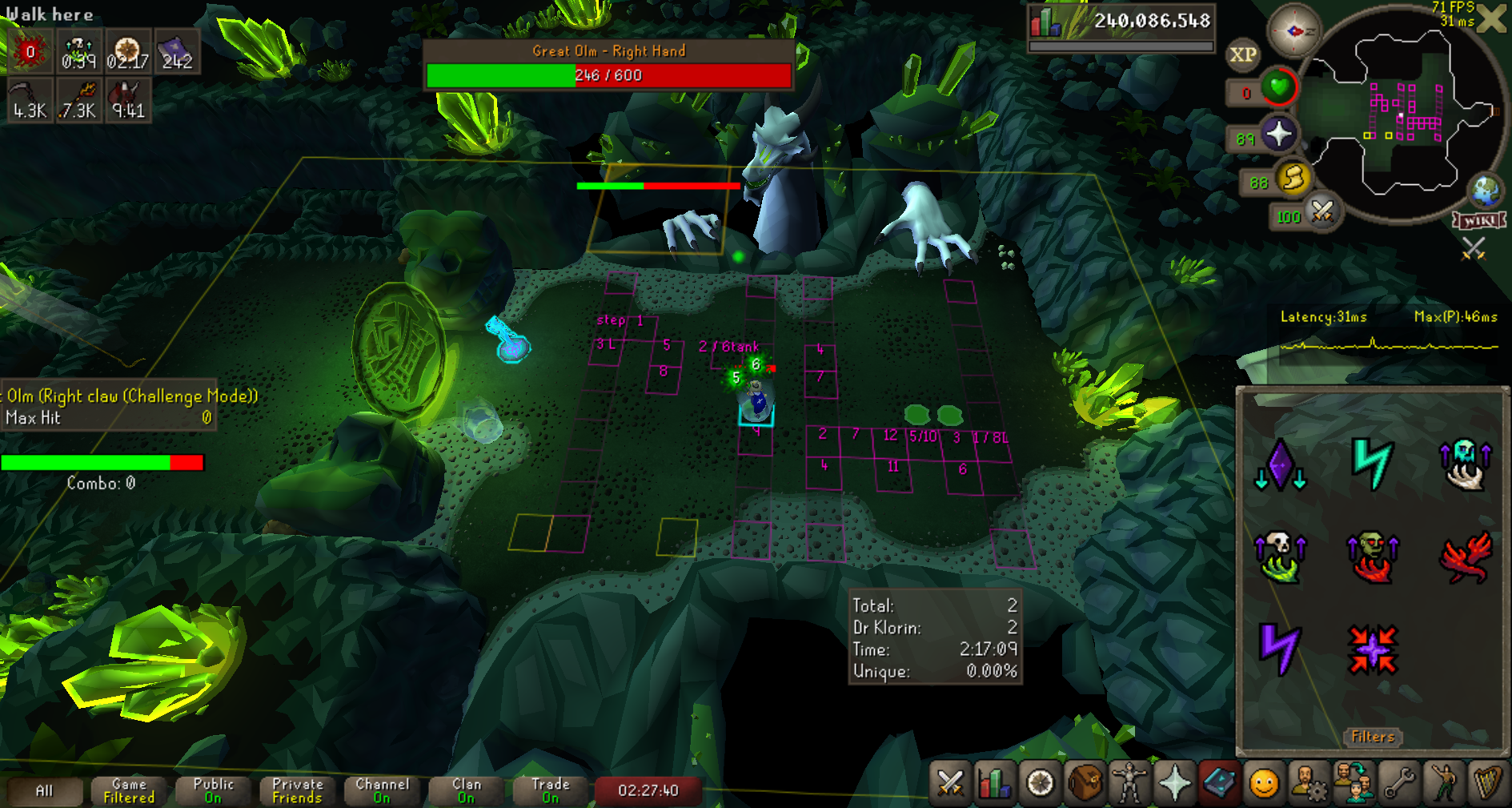Open the Worn Equipment tab
Viewport: 1512px width, 808px height.
click(1129, 782)
